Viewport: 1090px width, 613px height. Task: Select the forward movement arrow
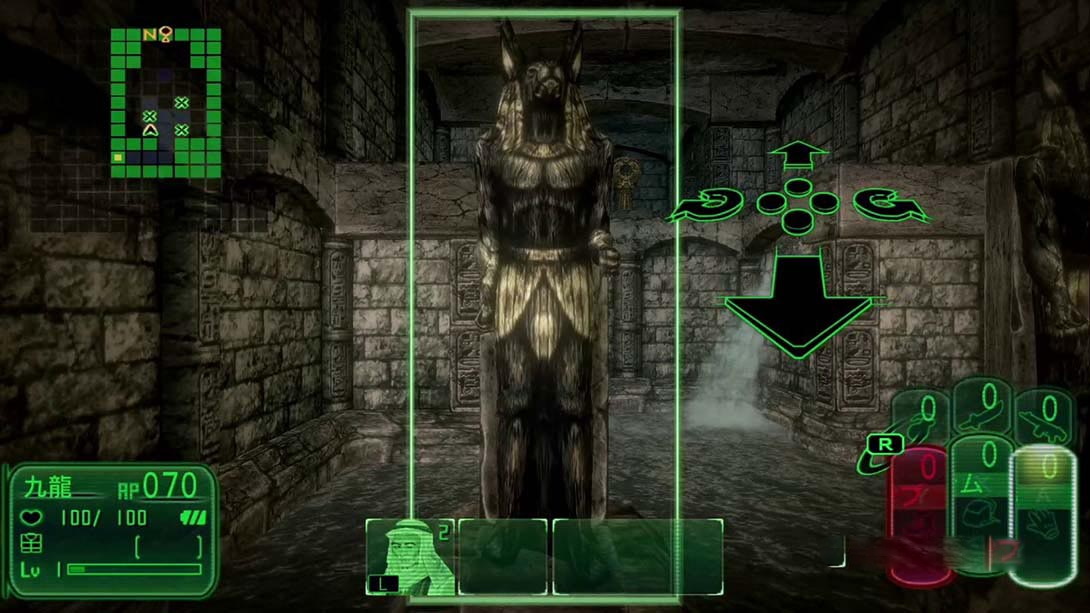pyautogui.click(x=798, y=157)
